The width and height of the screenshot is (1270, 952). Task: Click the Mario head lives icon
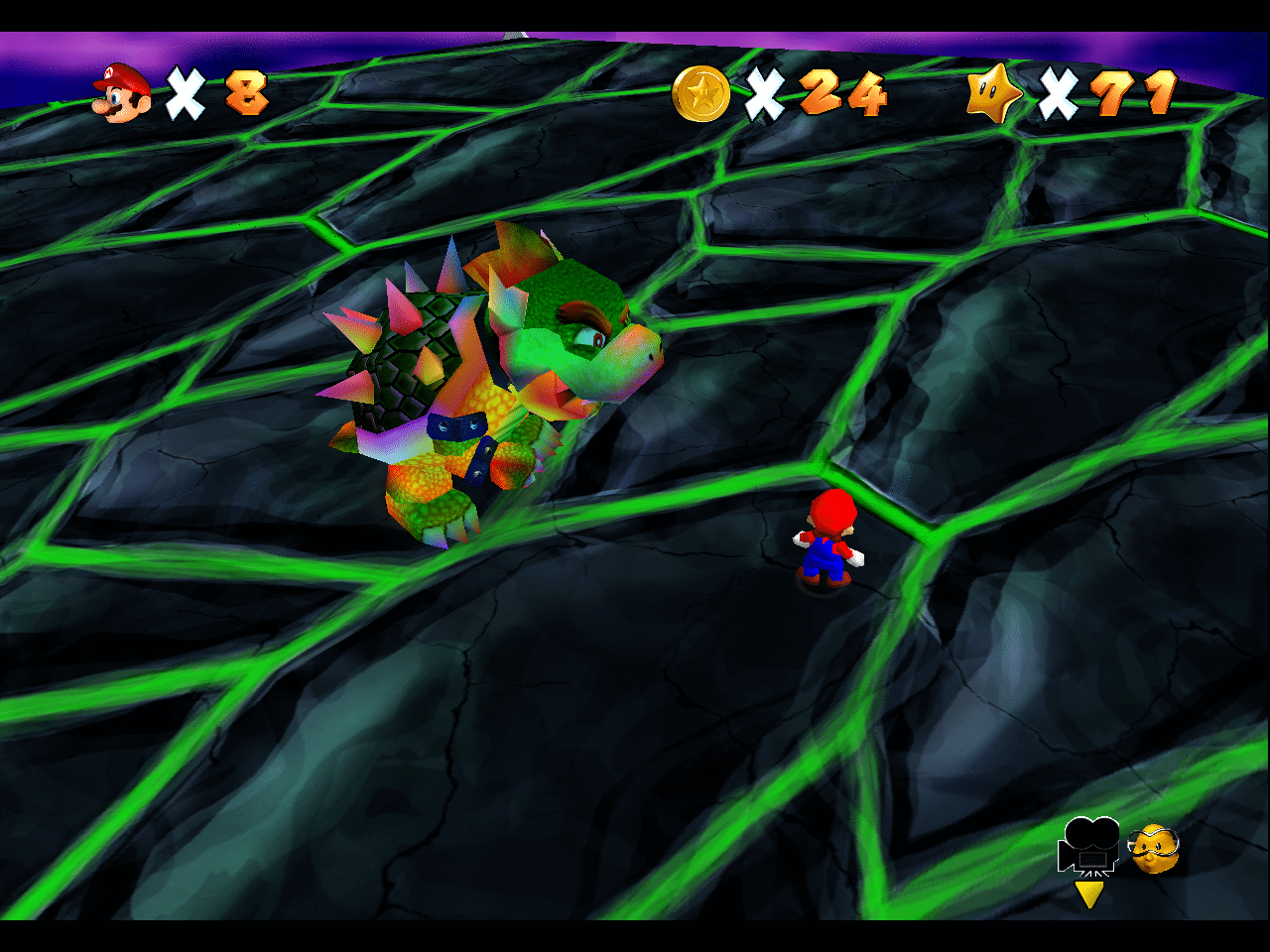(122, 93)
